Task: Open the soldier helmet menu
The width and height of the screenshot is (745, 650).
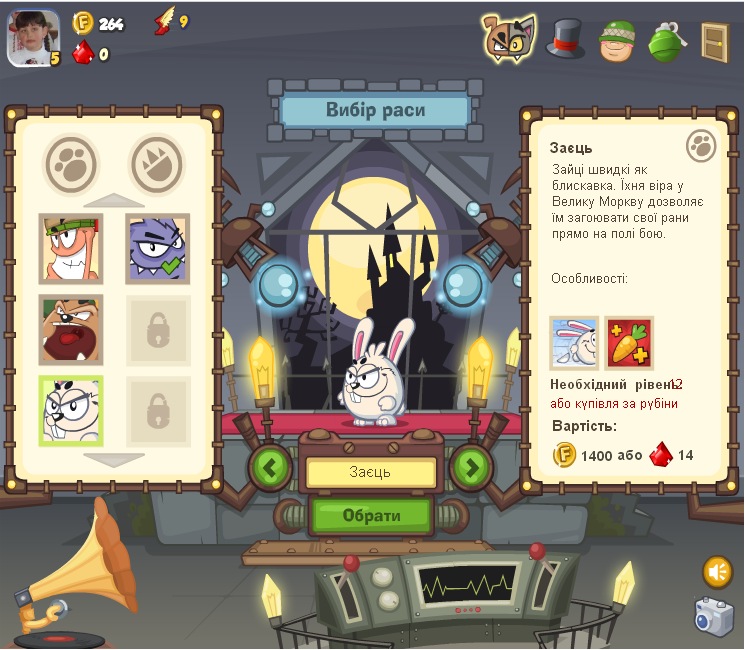Action: click(616, 39)
